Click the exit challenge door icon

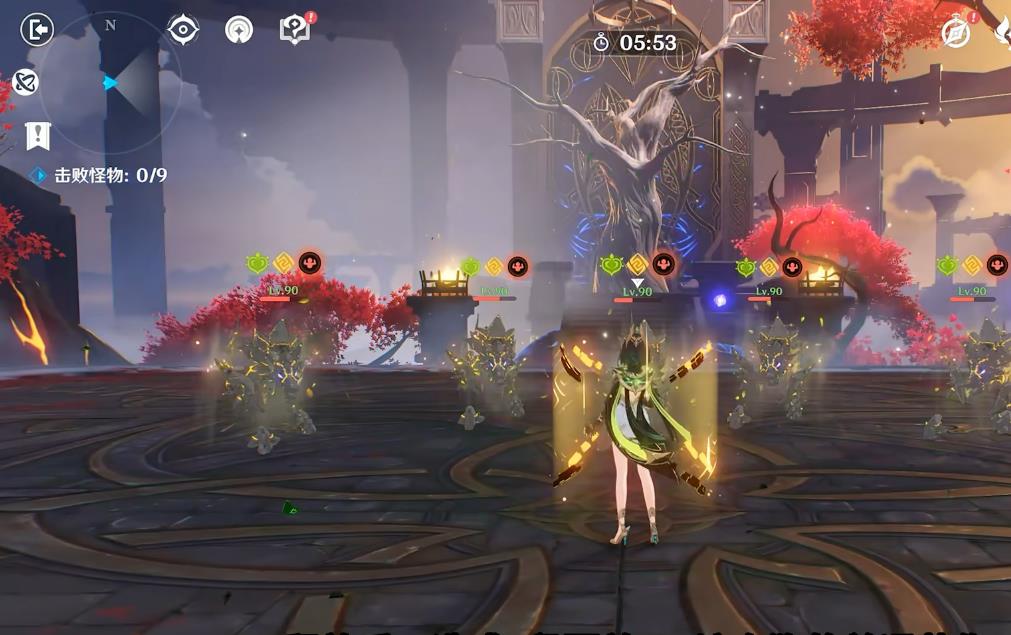point(36,30)
